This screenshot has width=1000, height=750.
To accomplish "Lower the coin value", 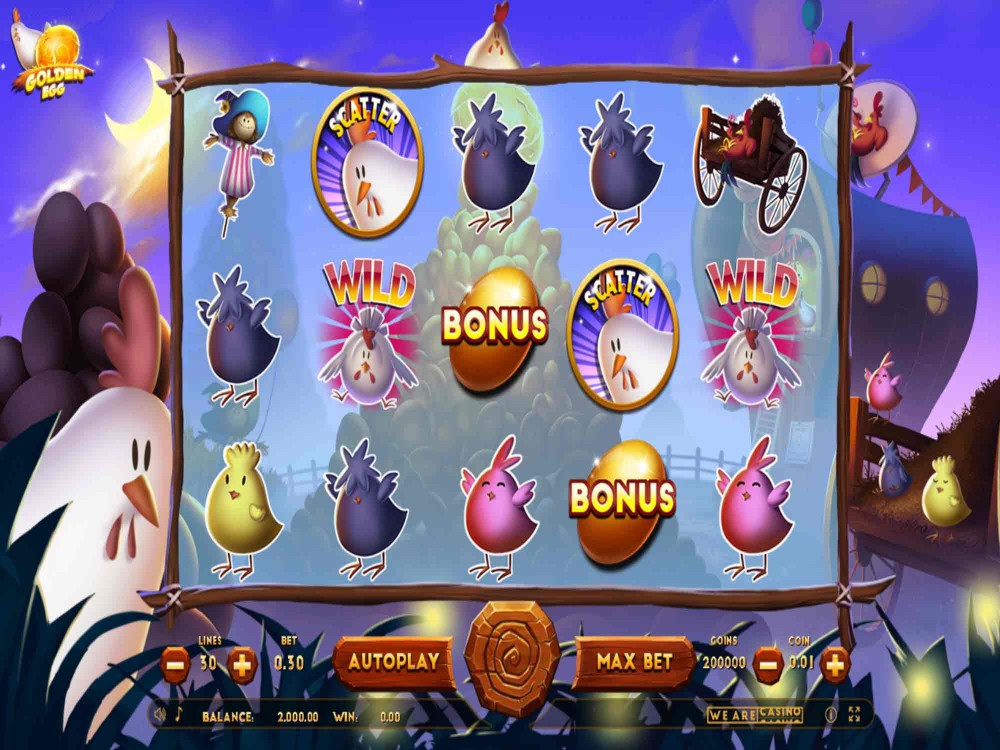I will click(x=767, y=663).
